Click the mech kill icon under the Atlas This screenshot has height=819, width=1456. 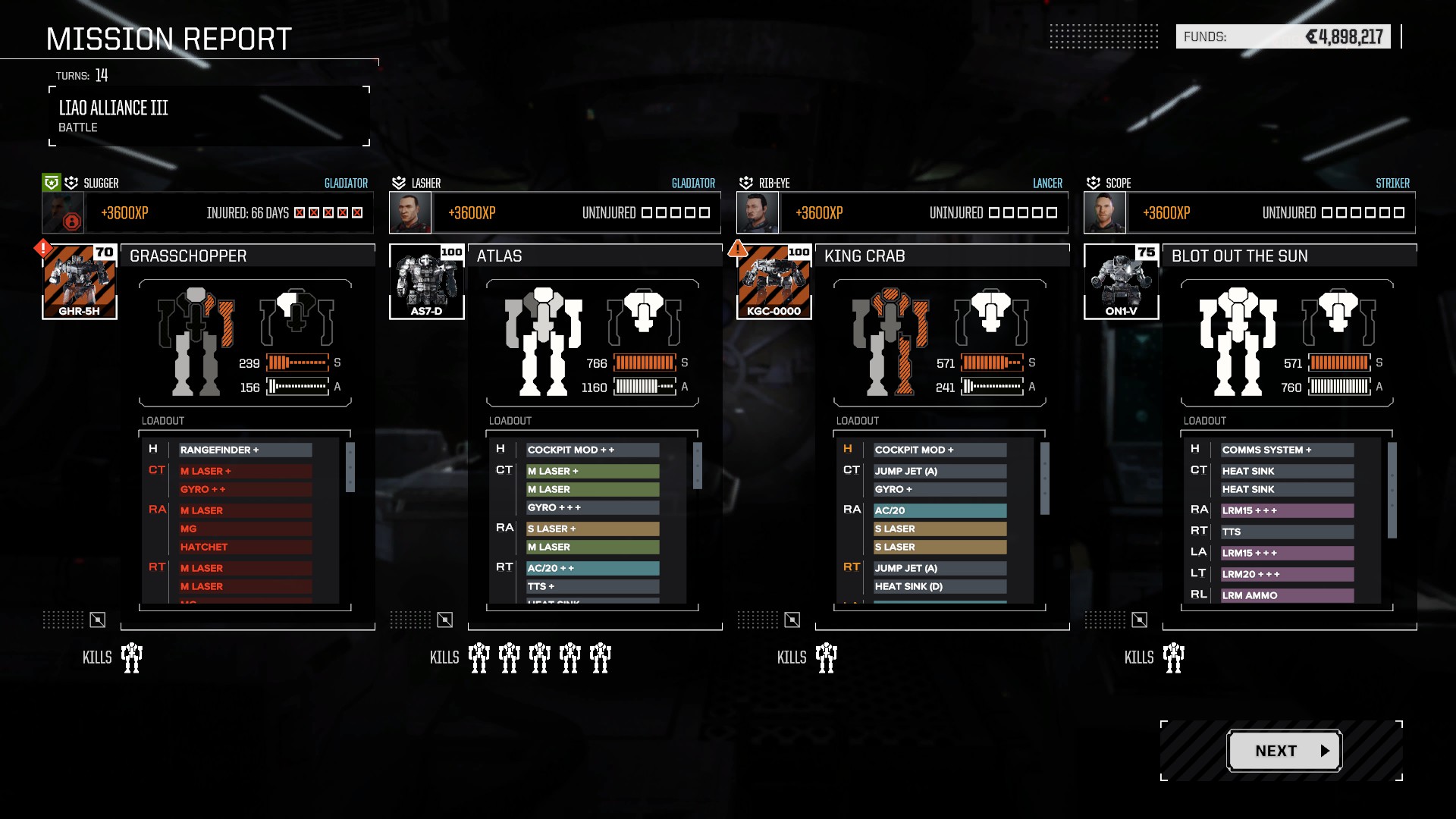click(479, 657)
